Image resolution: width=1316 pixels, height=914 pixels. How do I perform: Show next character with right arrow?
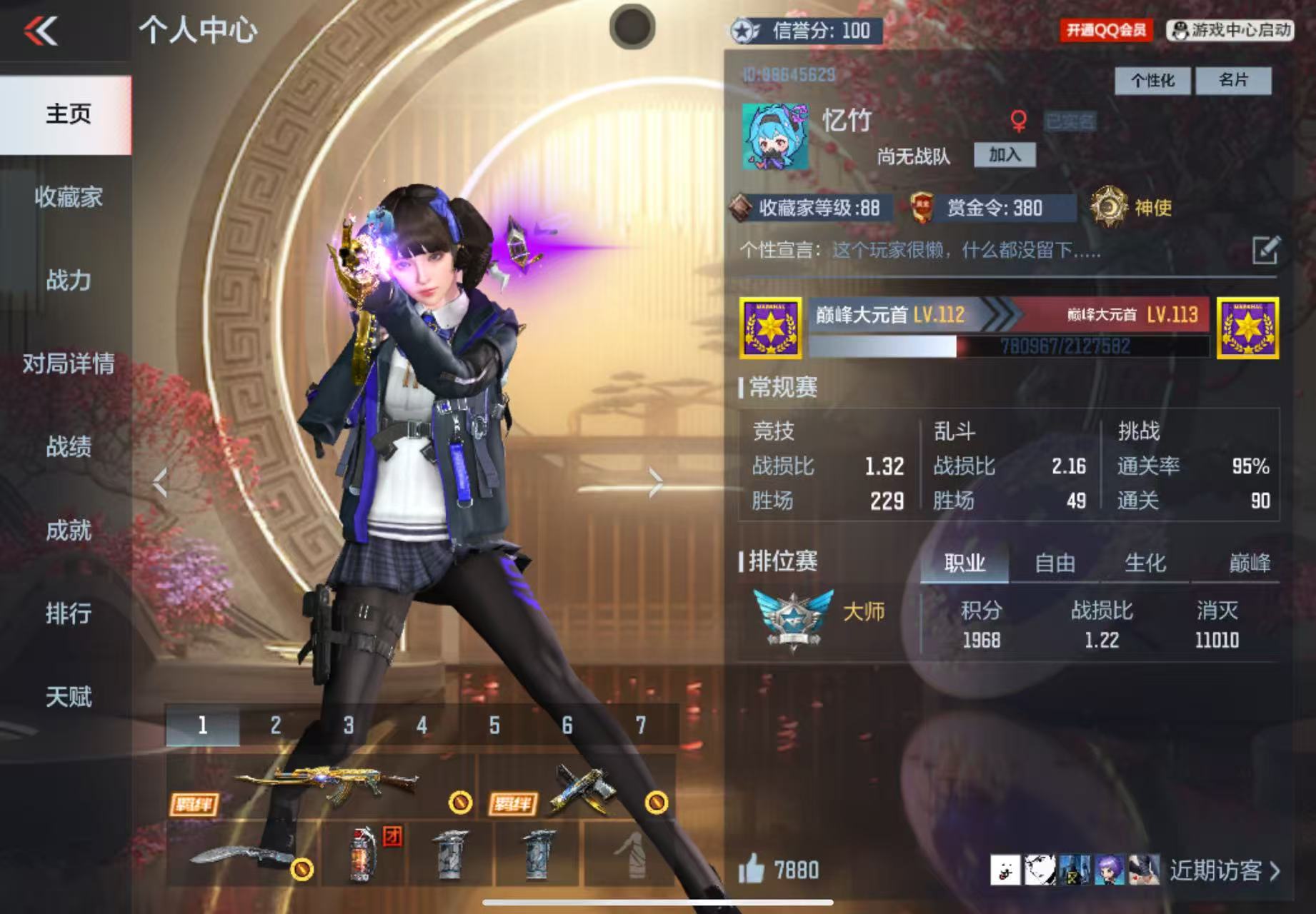pyautogui.click(x=655, y=483)
